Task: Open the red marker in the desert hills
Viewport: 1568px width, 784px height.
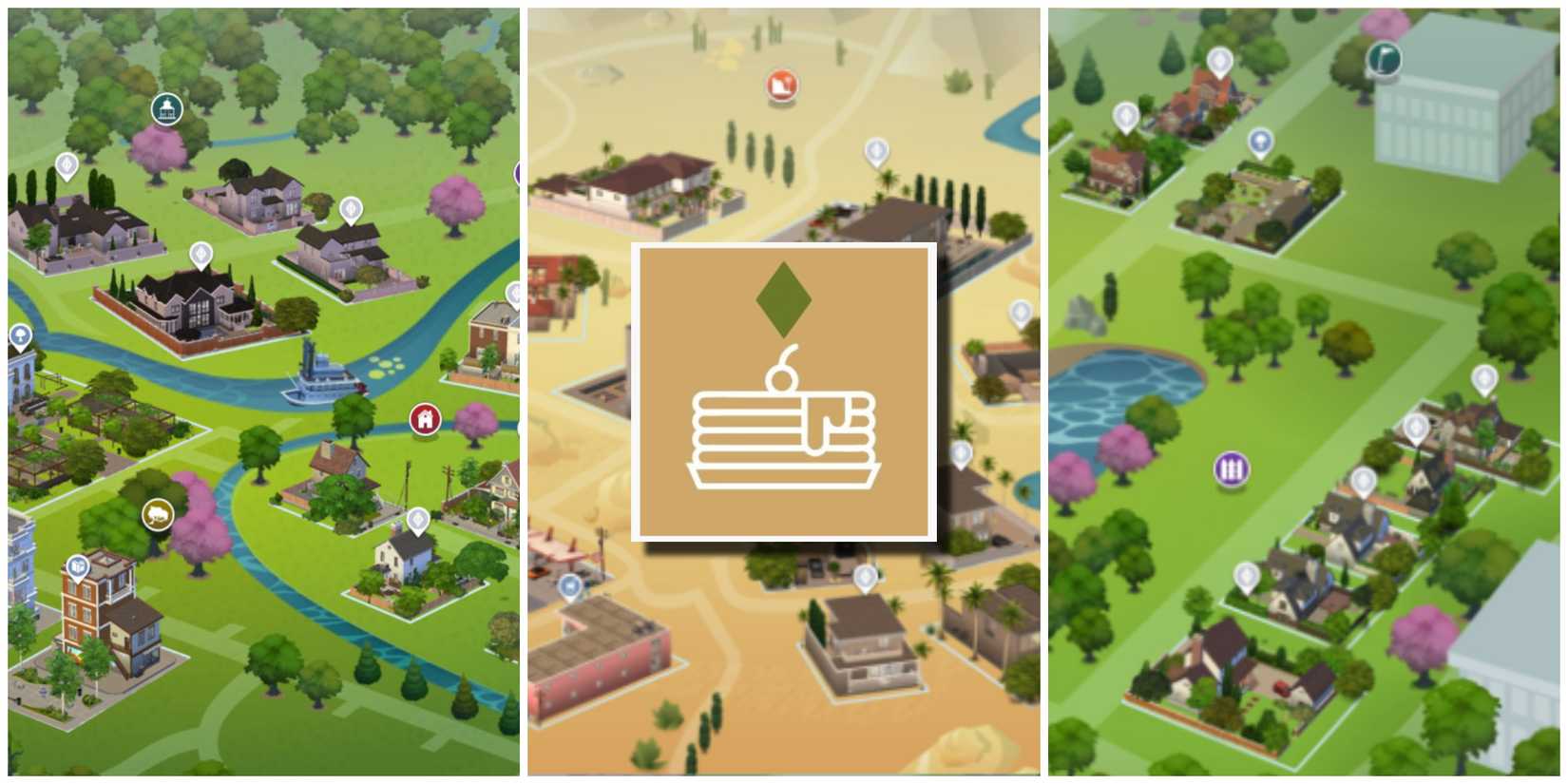Action: click(779, 86)
